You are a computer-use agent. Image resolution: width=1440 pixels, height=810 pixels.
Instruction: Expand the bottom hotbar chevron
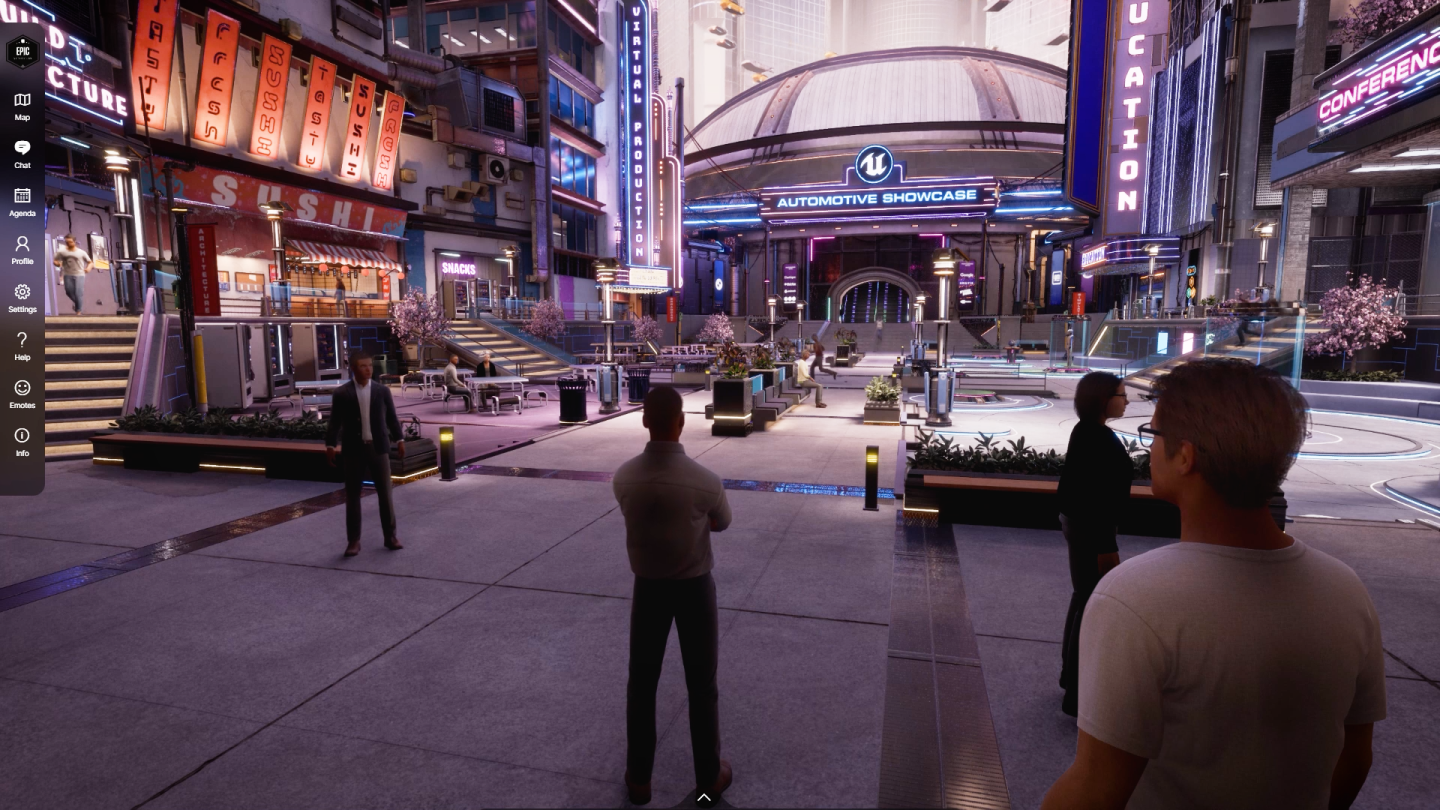click(x=704, y=797)
